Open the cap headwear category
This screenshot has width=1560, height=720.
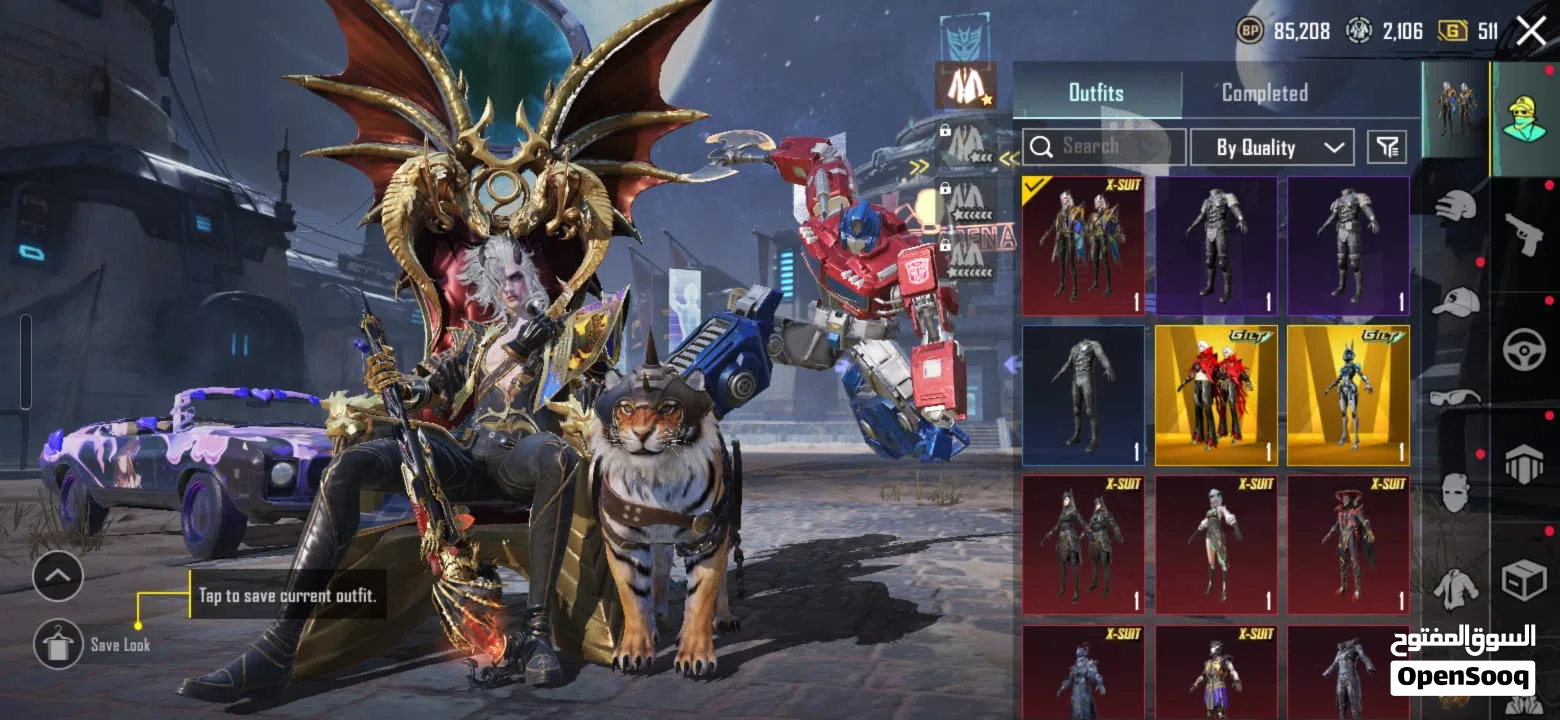[x=1455, y=300]
